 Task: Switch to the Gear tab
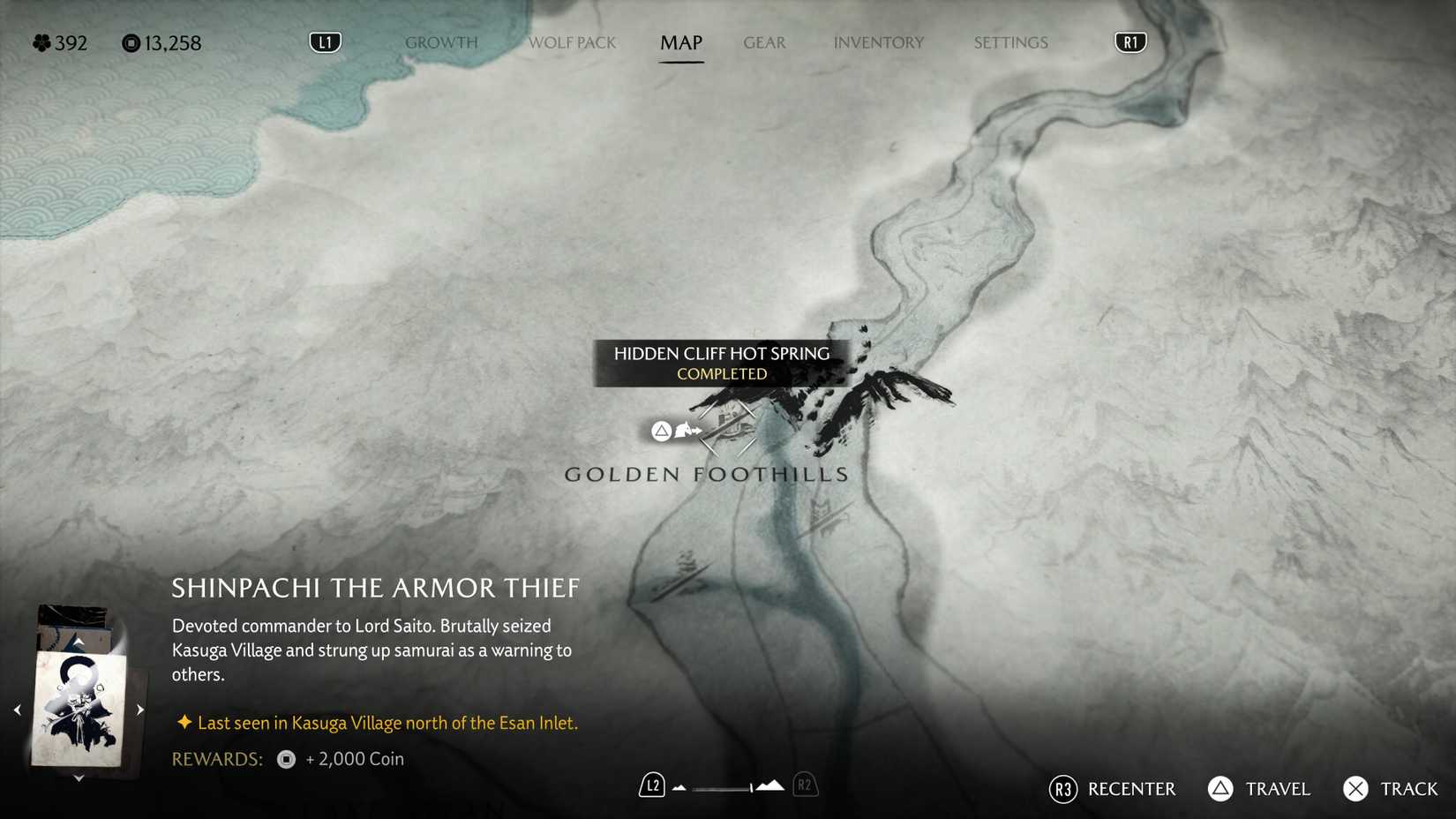click(x=764, y=42)
